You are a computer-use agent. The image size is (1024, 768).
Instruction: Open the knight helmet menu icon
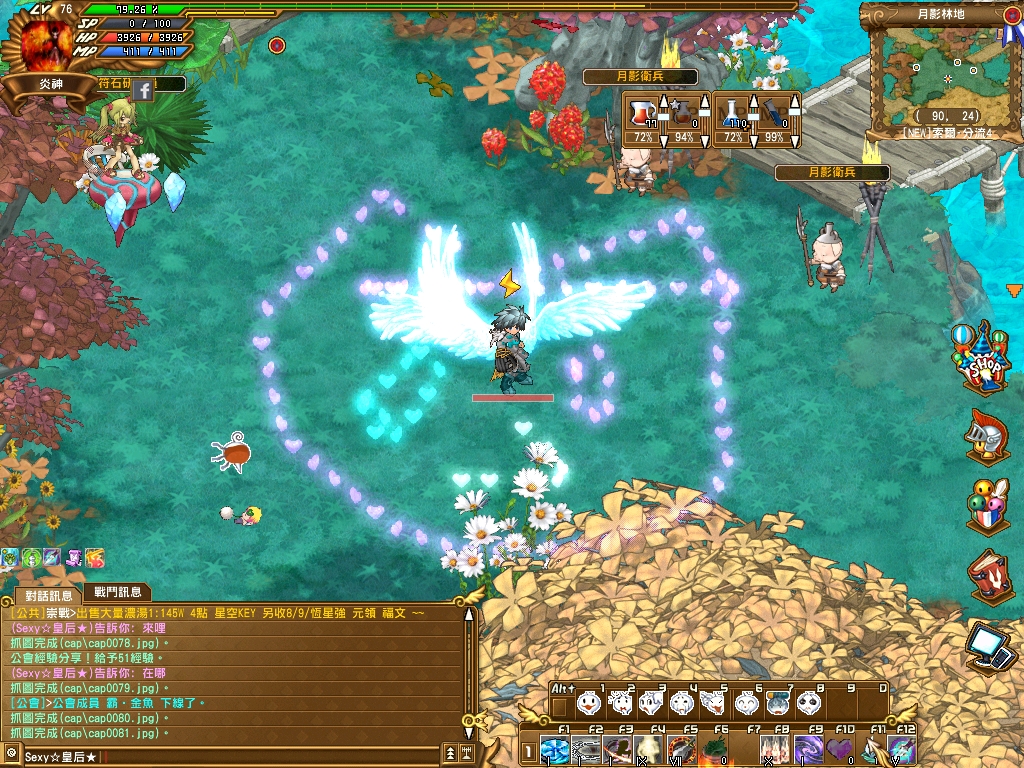(x=986, y=436)
